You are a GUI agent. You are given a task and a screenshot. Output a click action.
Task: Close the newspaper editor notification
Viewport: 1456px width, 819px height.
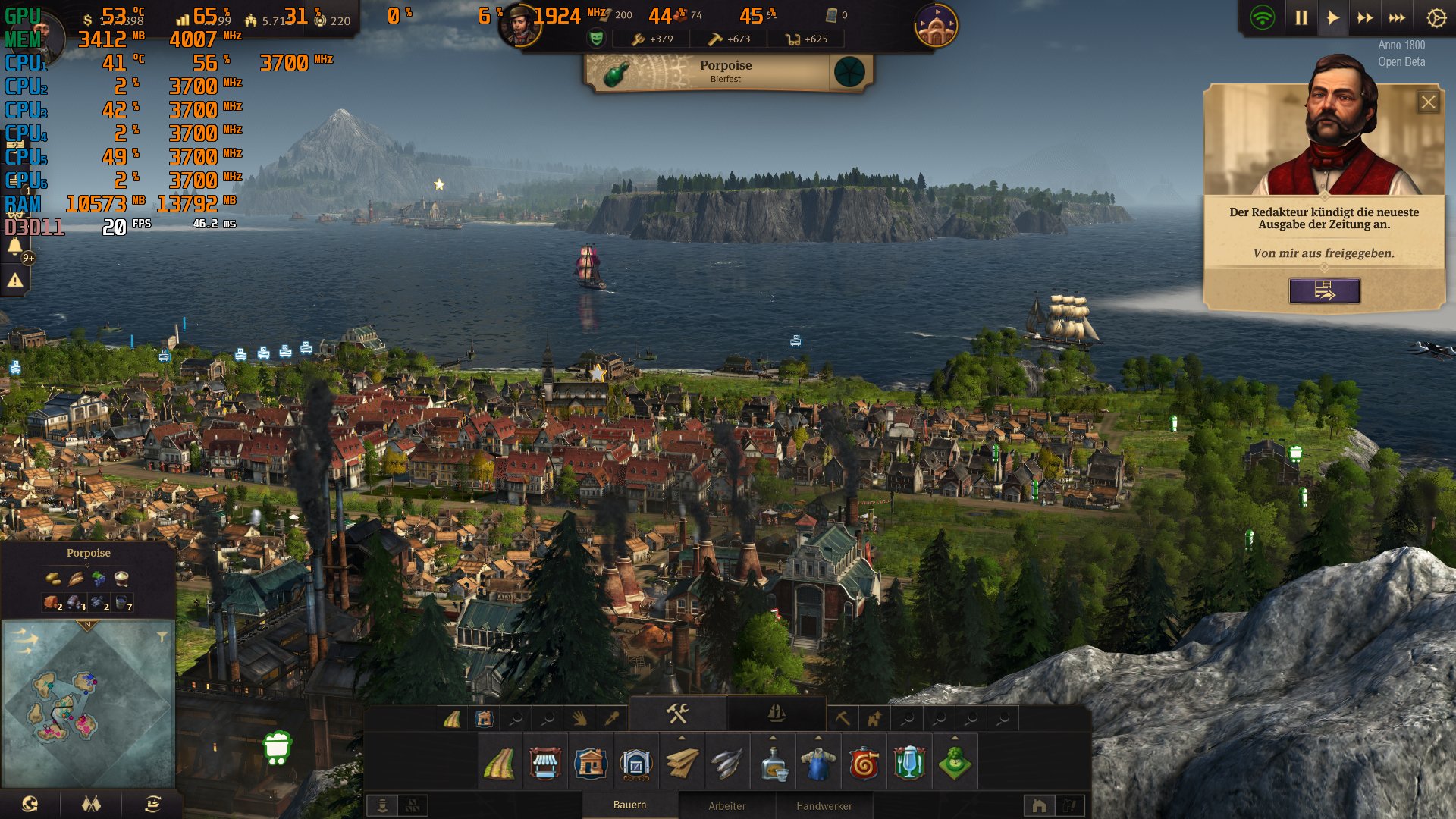(x=1428, y=102)
